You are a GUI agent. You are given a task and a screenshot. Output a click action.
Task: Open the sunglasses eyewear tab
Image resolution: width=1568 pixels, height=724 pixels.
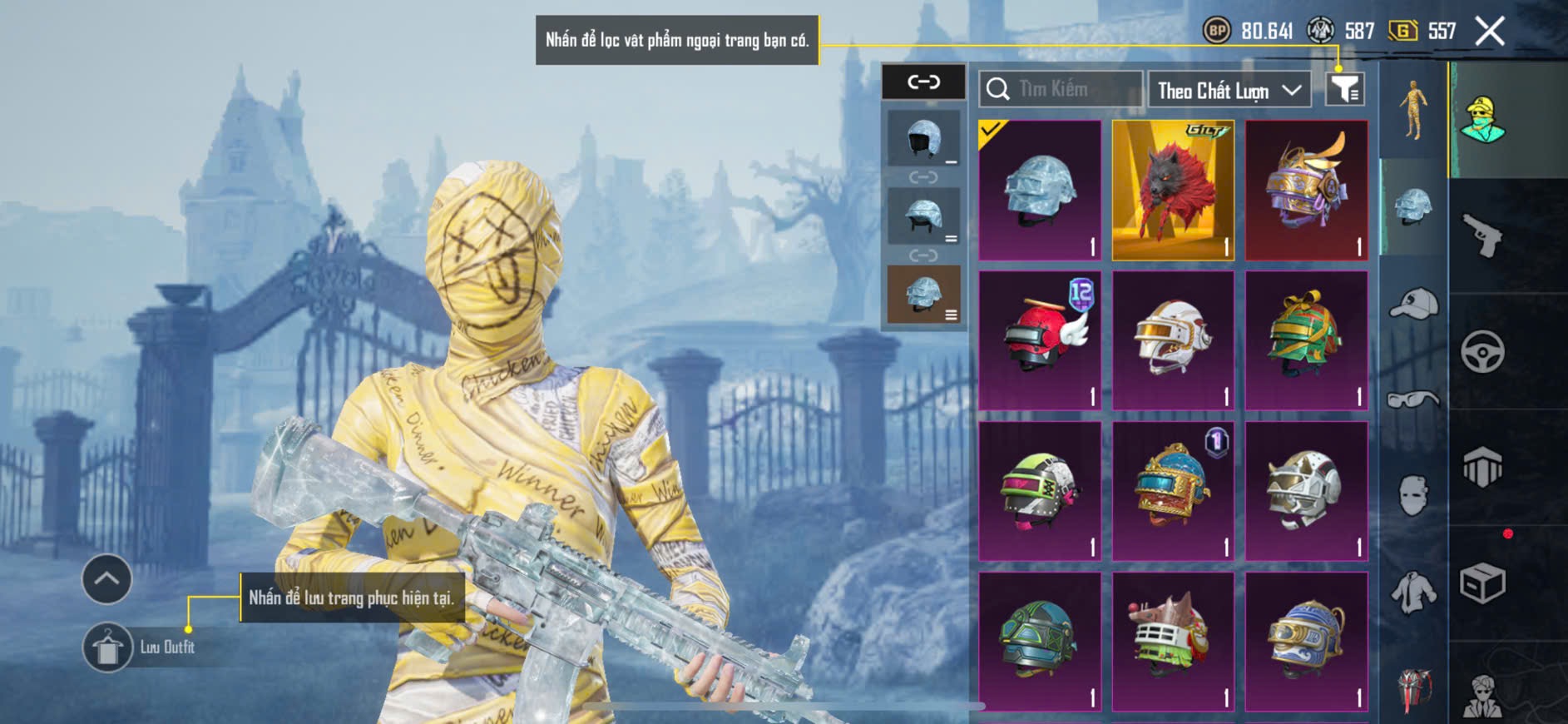[1412, 399]
